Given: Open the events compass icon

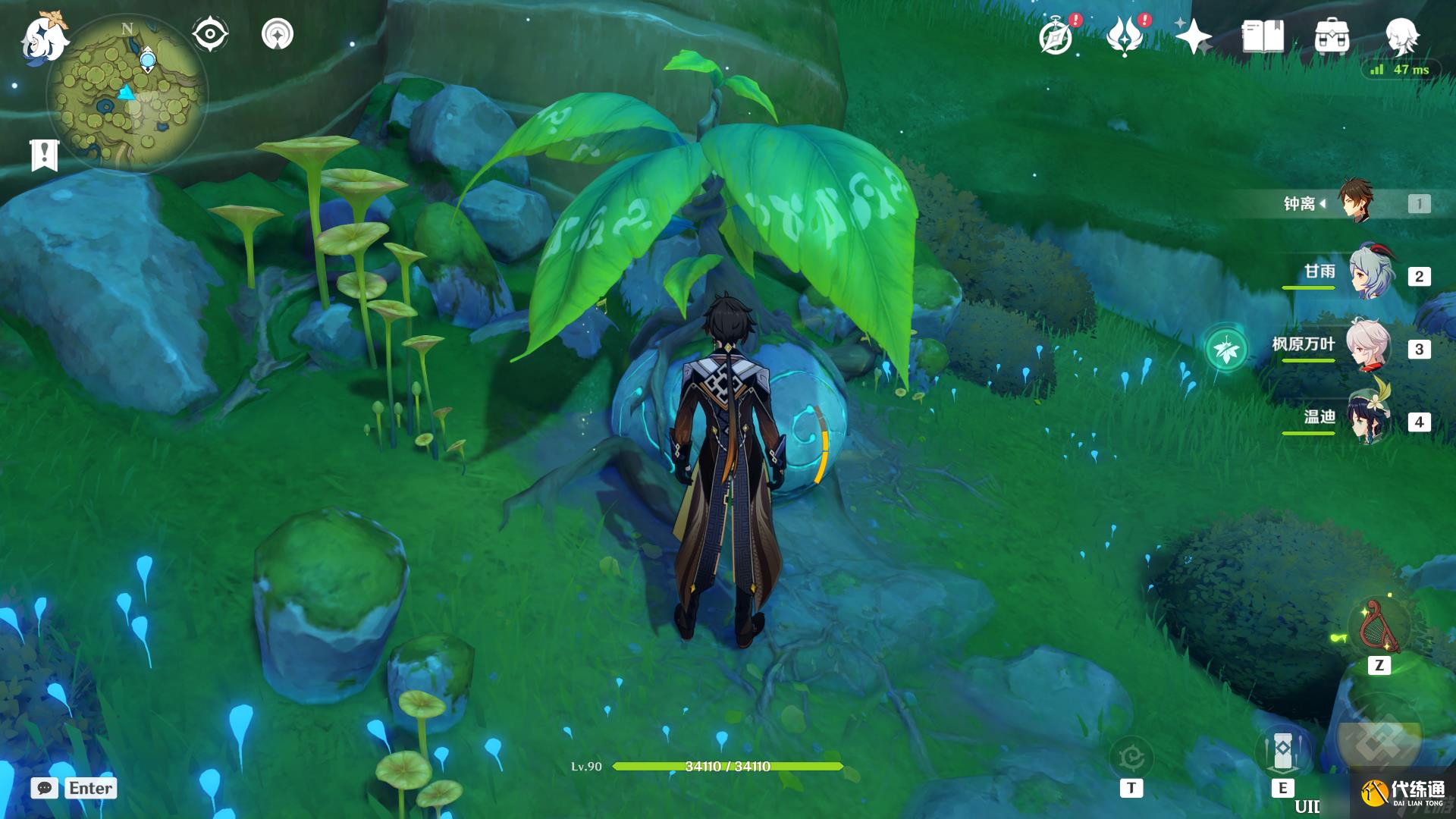Looking at the screenshot, I should click(1056, 36).
